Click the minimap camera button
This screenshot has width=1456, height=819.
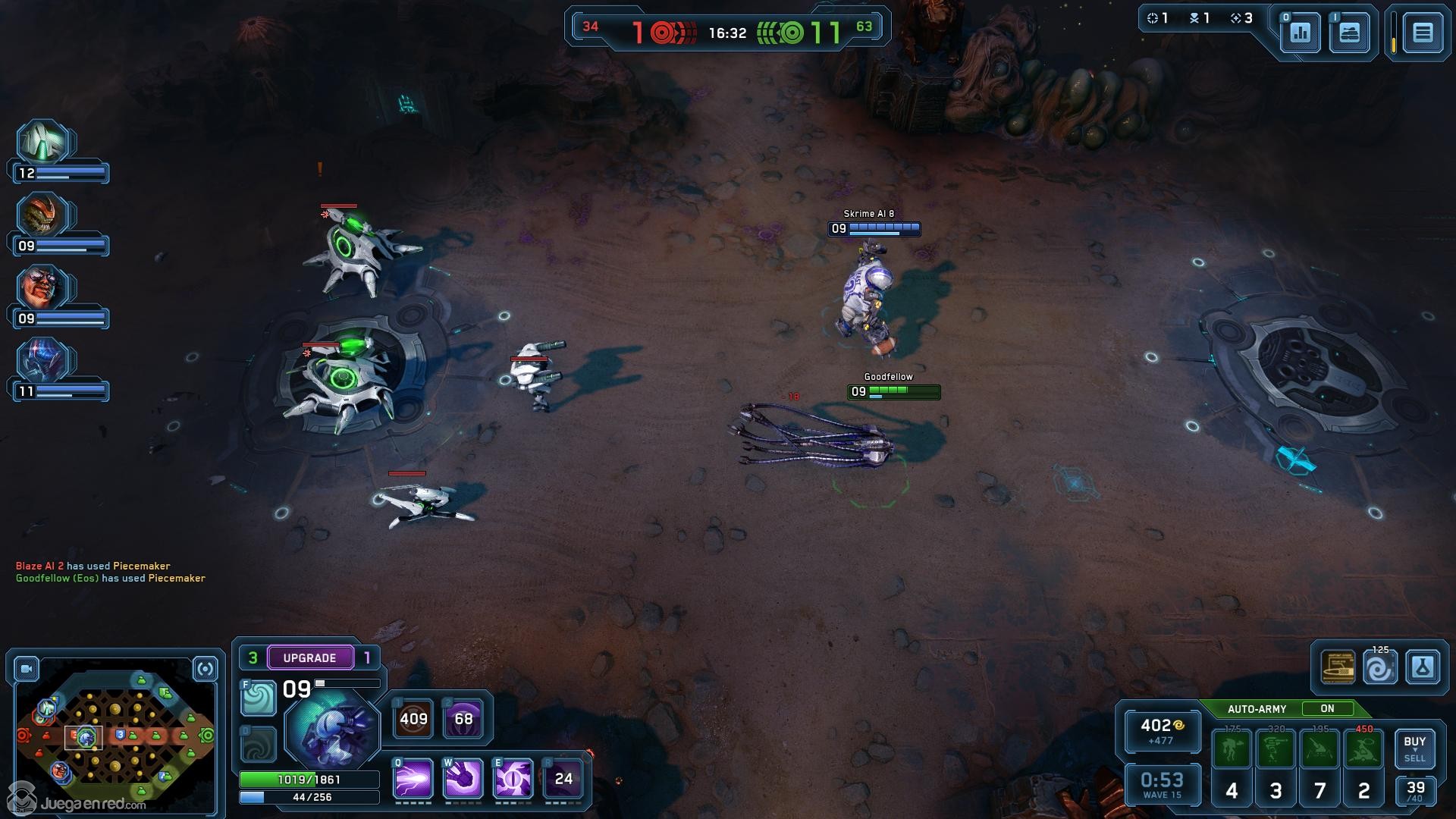[x=27, y=669]
